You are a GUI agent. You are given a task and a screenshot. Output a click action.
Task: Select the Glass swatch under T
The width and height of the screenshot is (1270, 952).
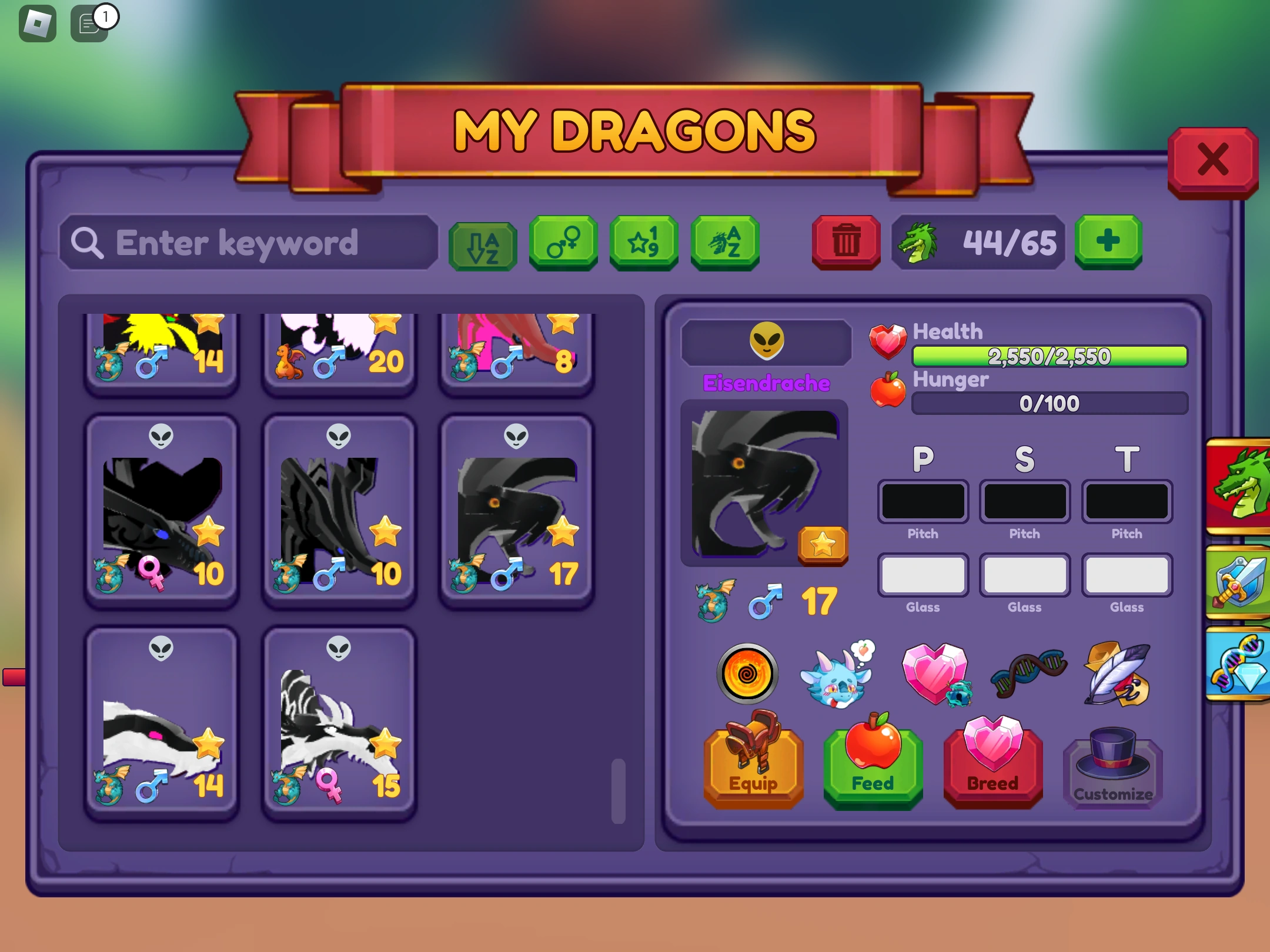point(1127,575)
